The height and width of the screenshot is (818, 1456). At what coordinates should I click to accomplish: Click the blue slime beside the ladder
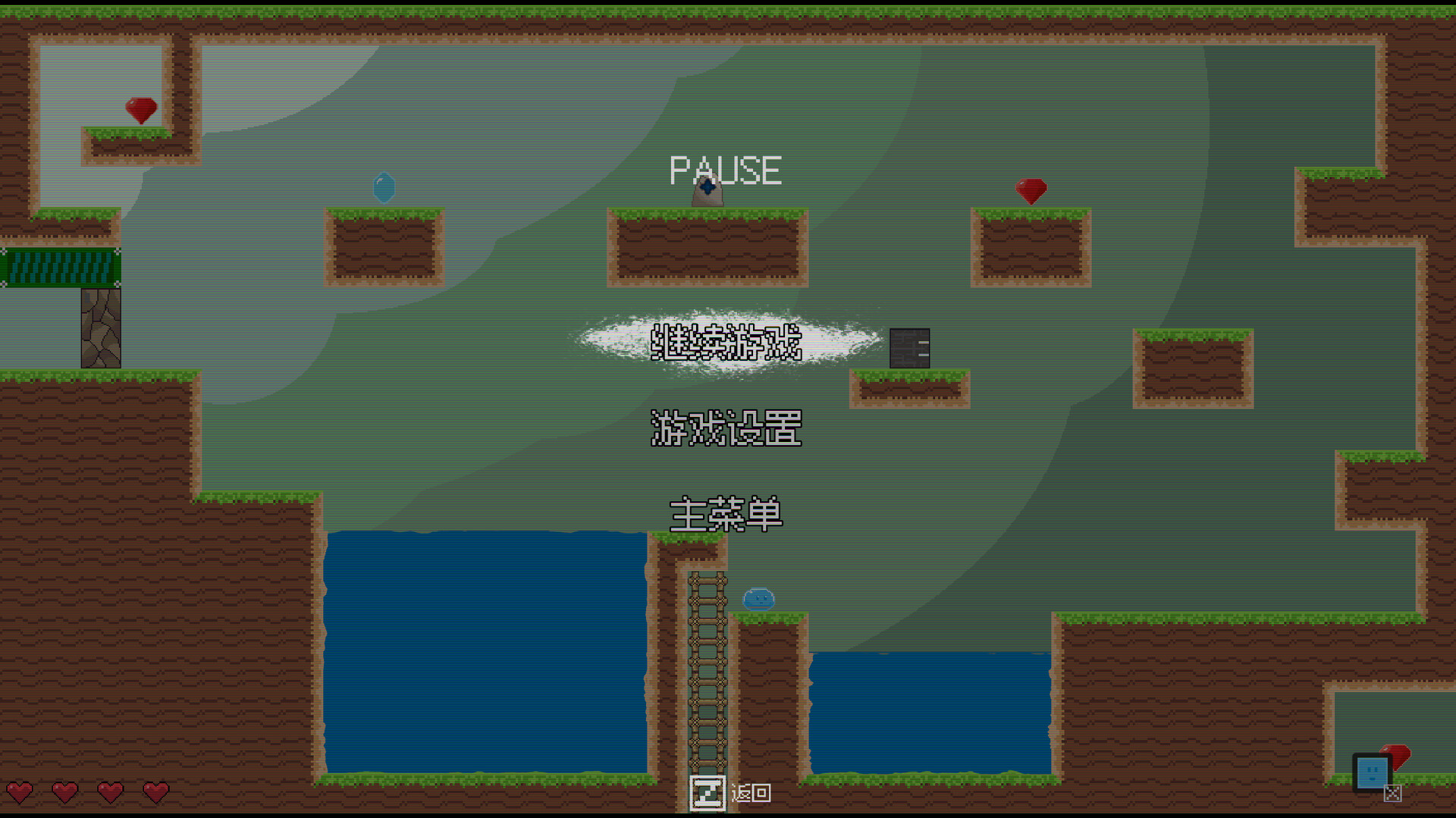(x=758, y=600)
